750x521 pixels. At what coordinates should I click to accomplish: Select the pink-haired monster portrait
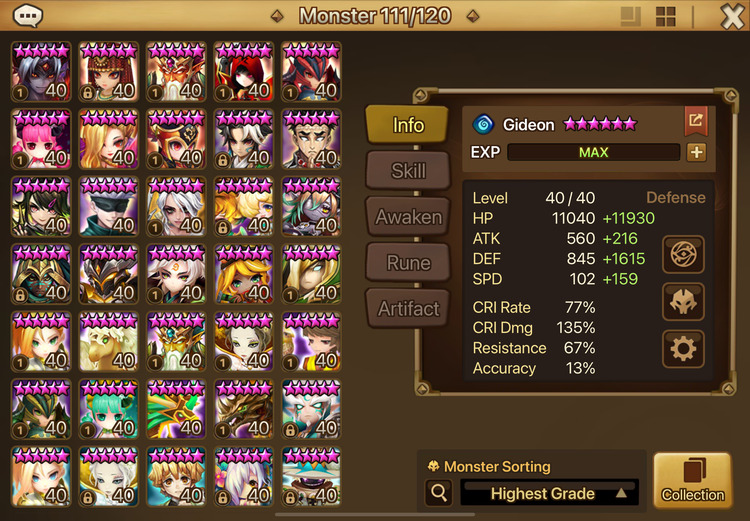41,139
